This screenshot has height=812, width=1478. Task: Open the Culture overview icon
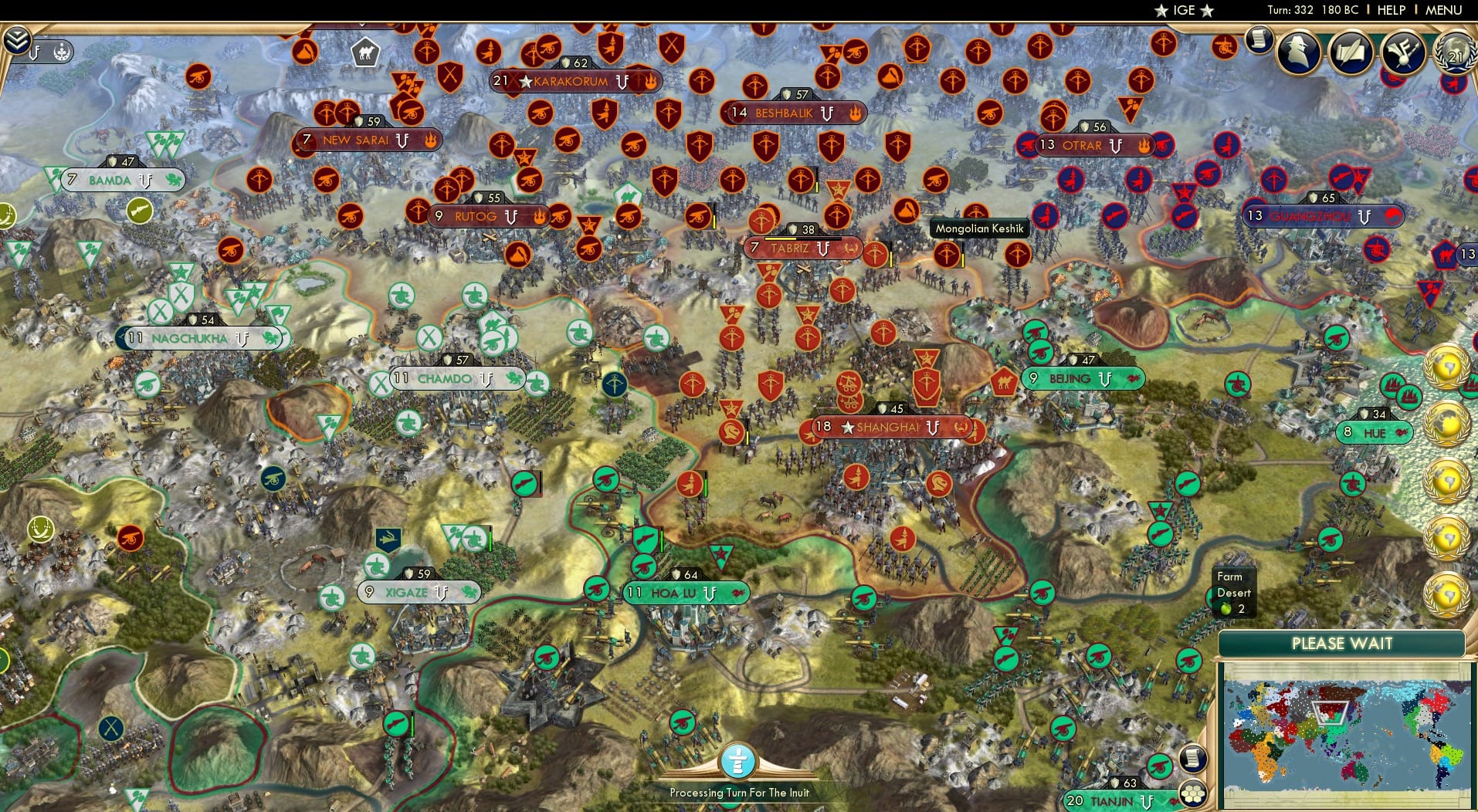[1402, 51]
